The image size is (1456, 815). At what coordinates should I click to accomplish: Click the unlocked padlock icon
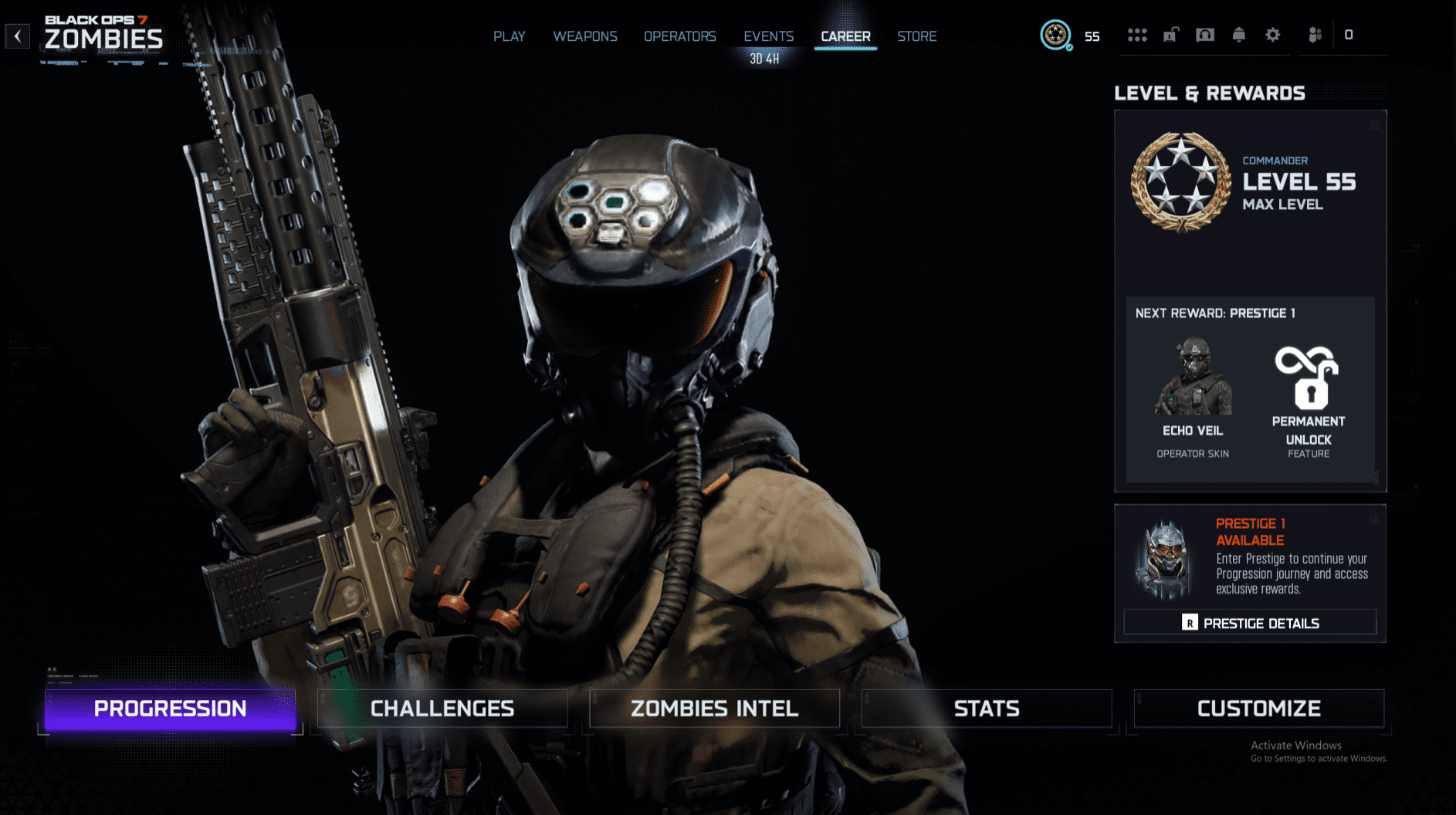[1171, 35]
